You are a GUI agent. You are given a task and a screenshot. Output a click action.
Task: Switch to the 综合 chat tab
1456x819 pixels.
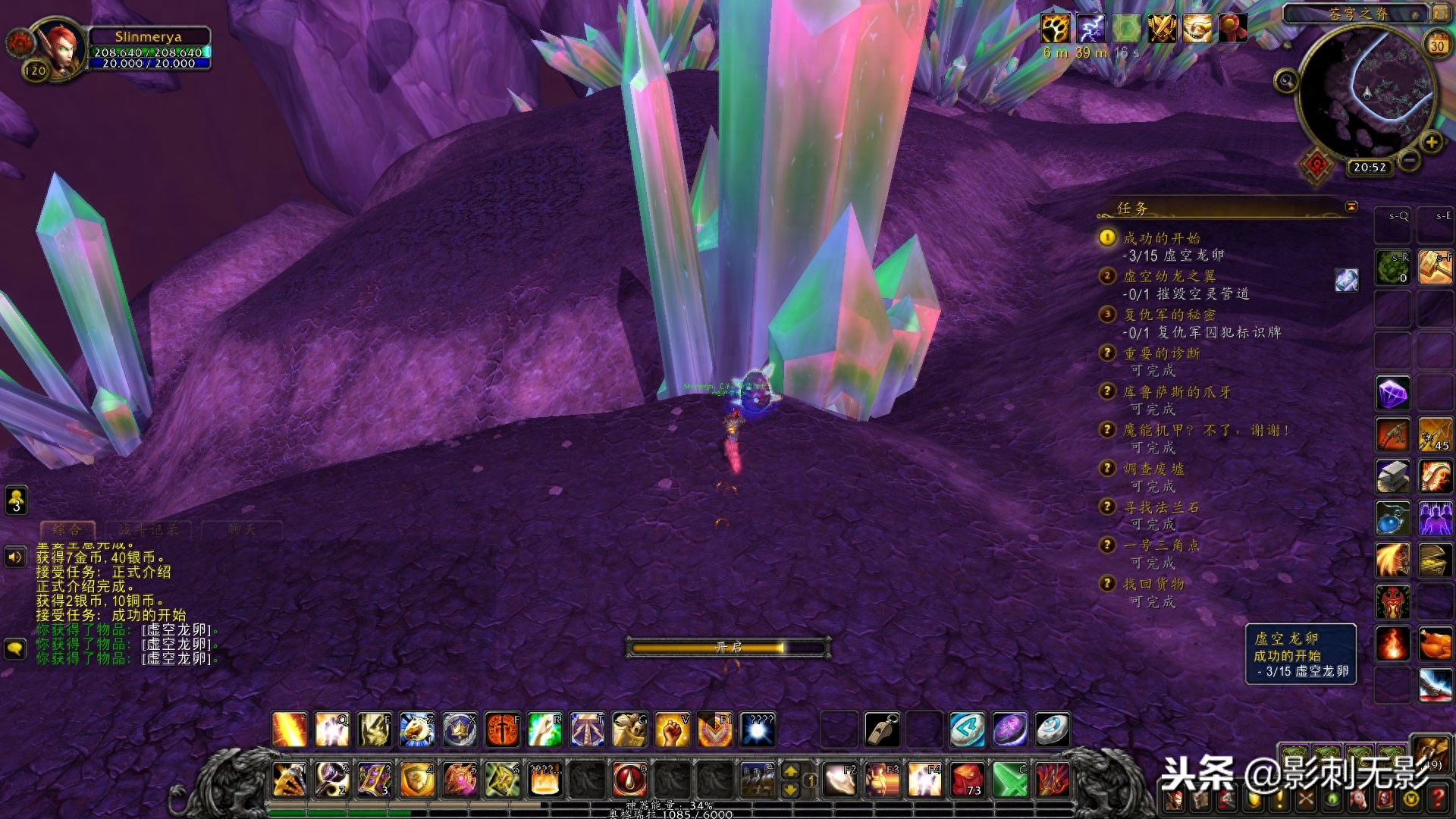pyautogui.click(x=67, y=529)
